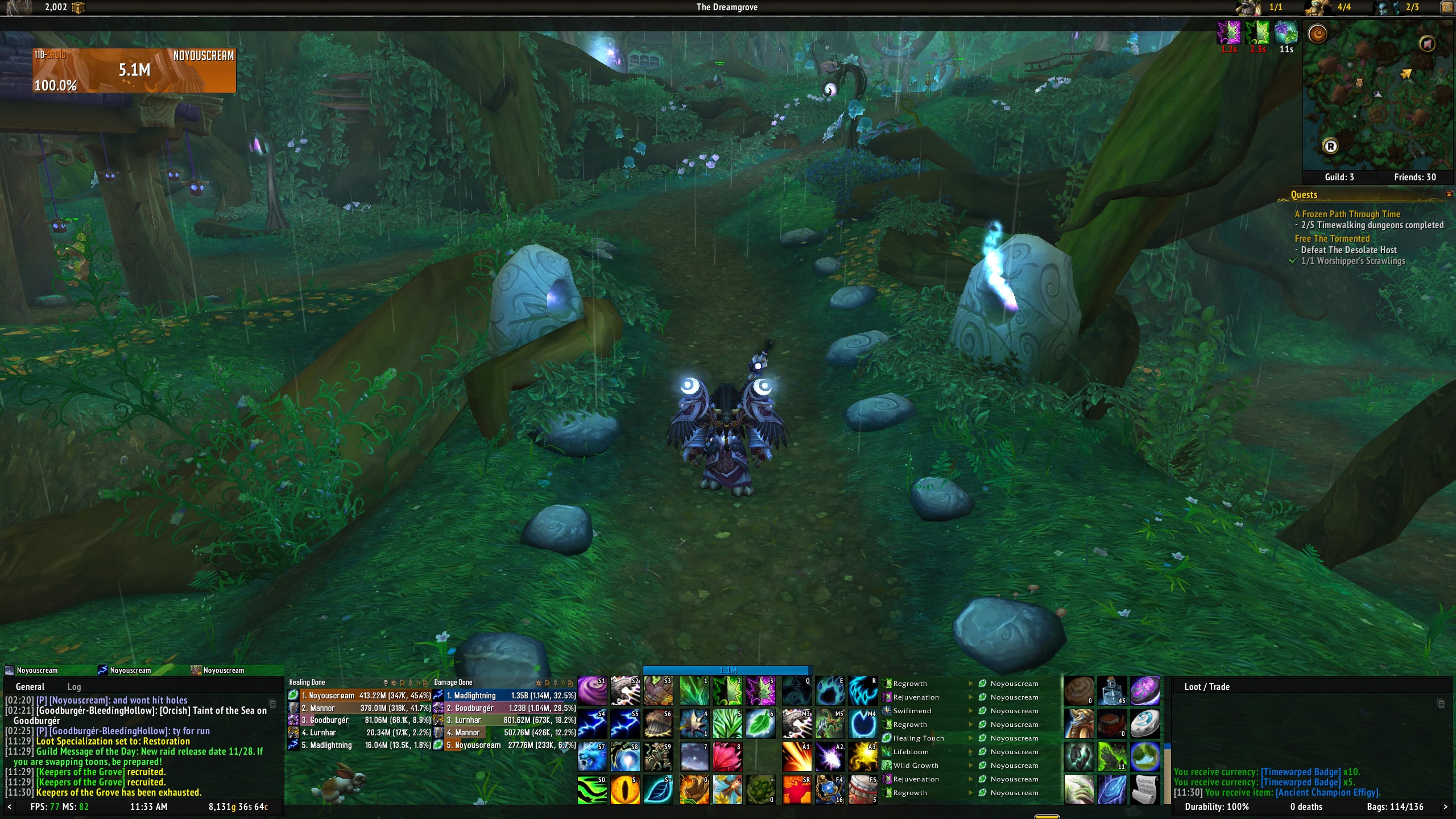The height and width of the screenshot is (819, 1456).
Task: Cast the green leaf Healing Touch on key 6
Action: (x=760, y=724)
